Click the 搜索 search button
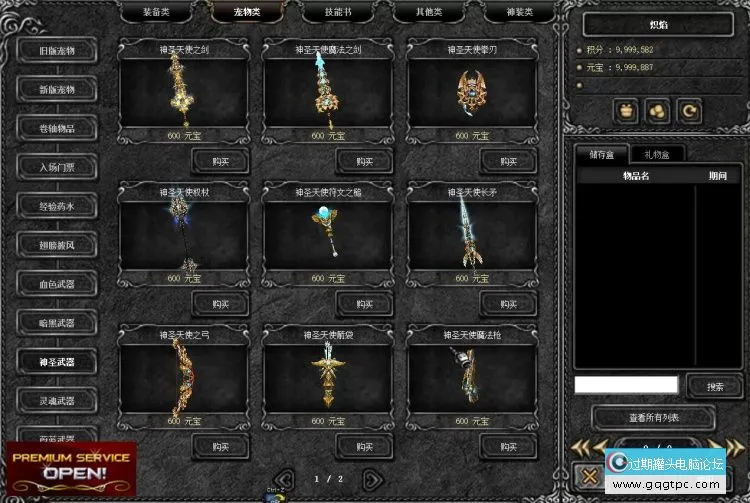 click(x=715, y=386)
